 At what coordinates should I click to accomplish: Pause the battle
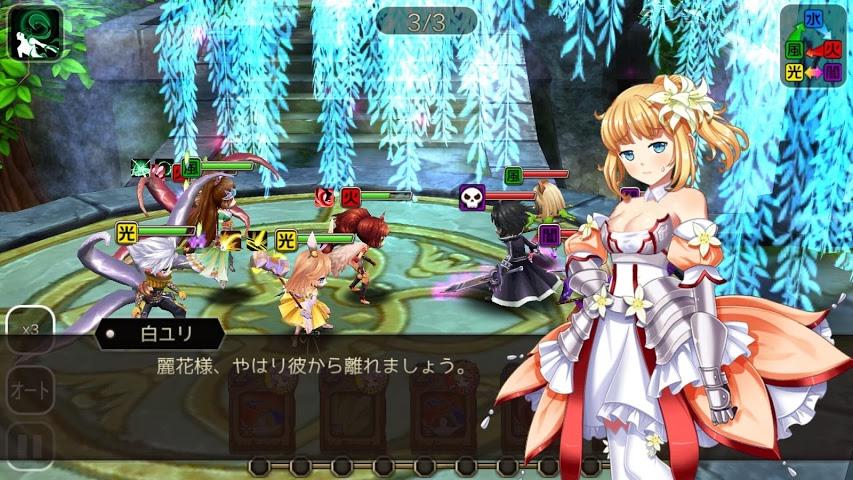(x=30, y=447)
